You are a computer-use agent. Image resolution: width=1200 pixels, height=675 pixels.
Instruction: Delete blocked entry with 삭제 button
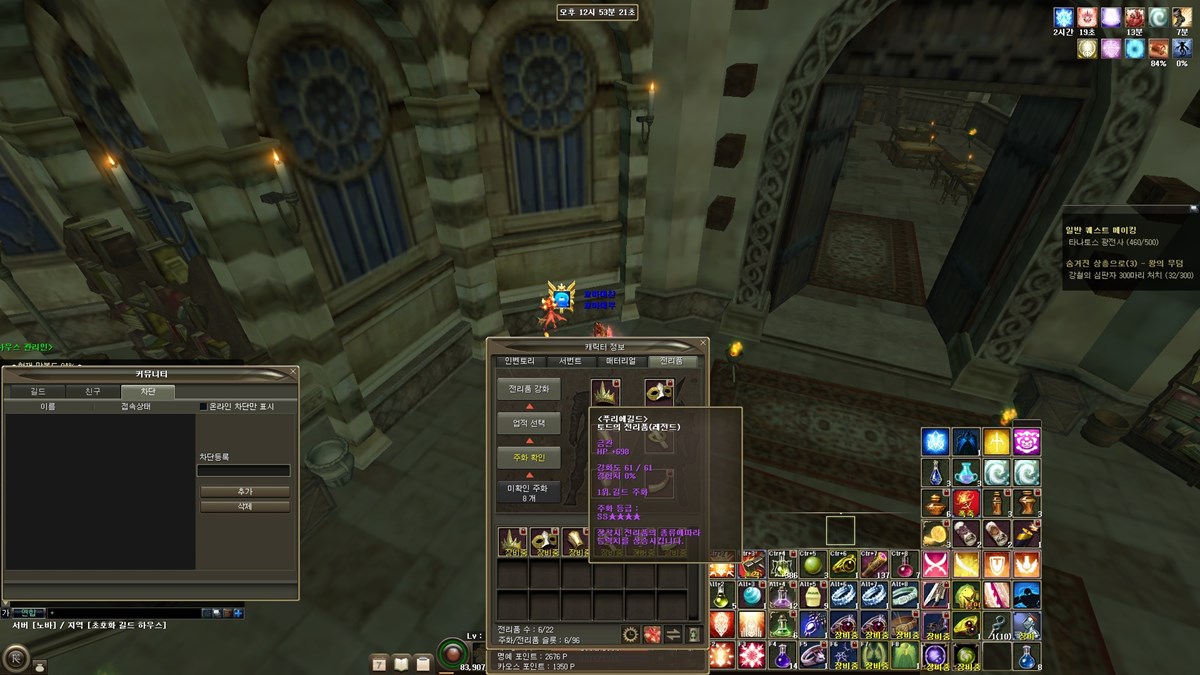pos(245,507)
